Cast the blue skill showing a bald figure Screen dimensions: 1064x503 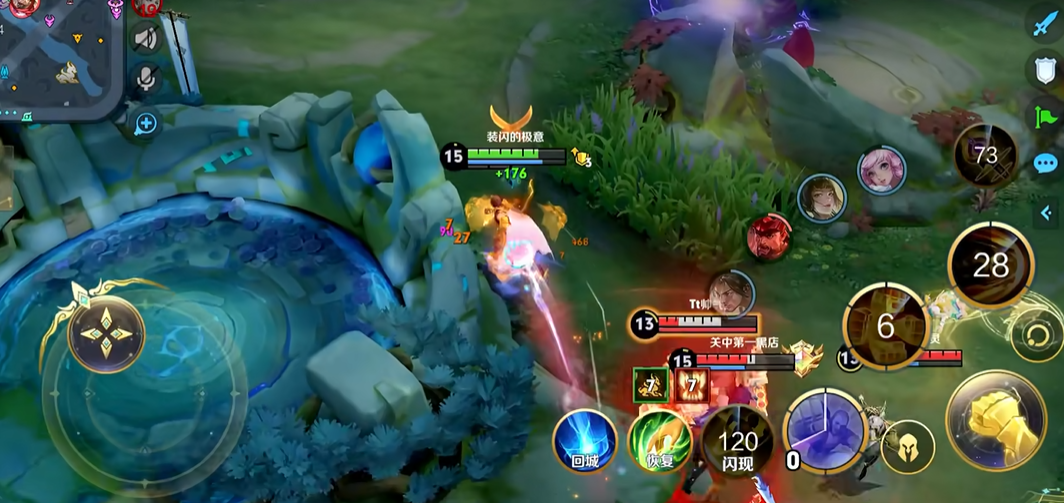825,432
